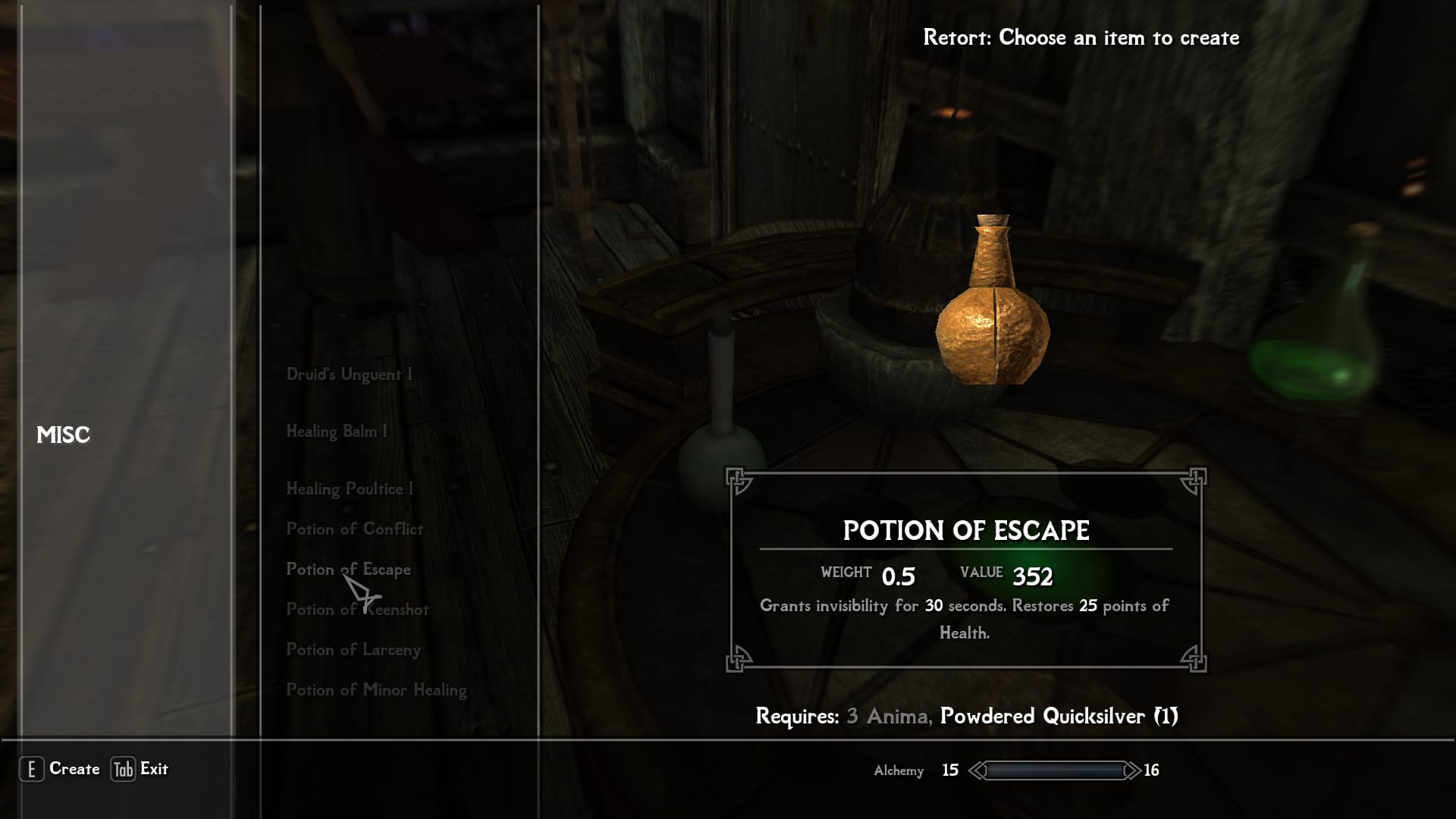Image resolution: width=1456 pixels, height=819 pixels.
Task: Select Healing Balm I from the list
Action: click(x=336, y=431)
